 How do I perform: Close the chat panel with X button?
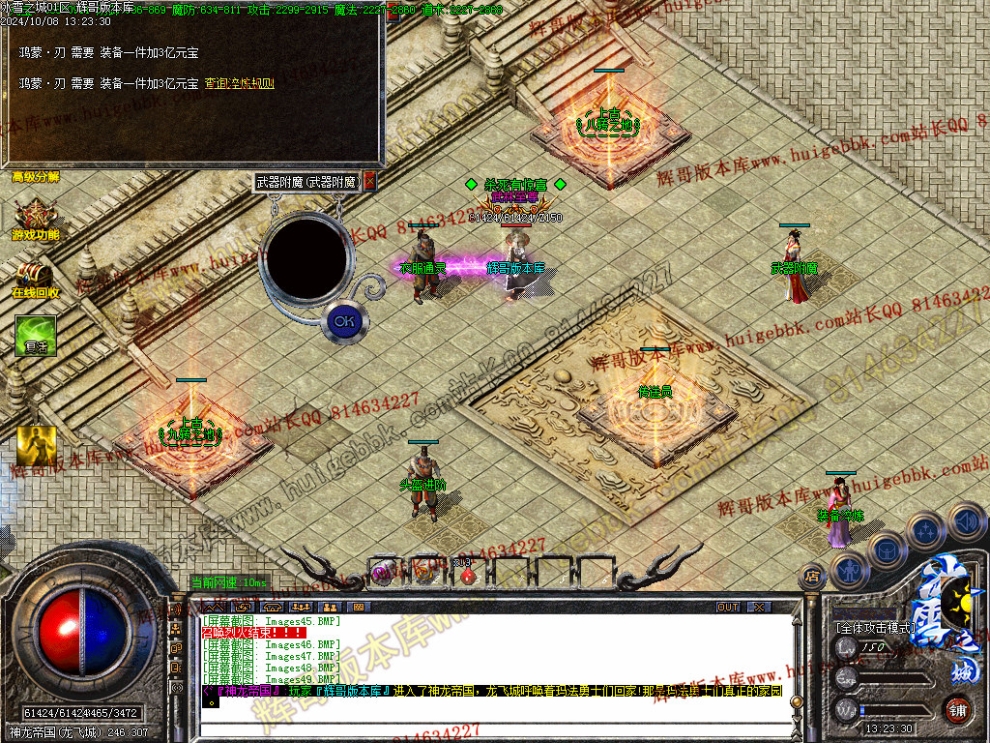pos(759,607)
